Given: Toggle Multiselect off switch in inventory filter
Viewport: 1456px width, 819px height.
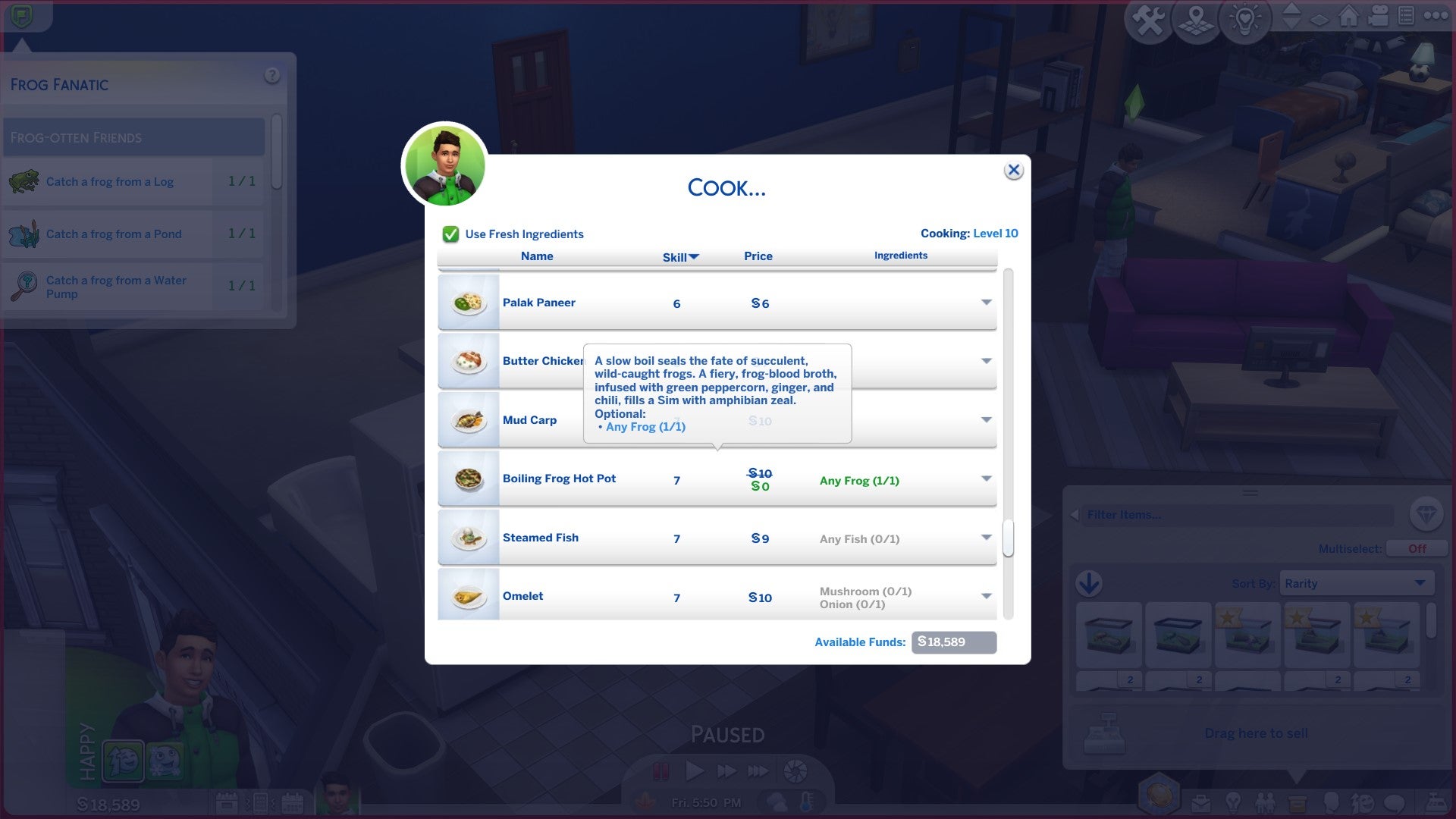Looking at the screenshot, I should tap(1415, 548).
